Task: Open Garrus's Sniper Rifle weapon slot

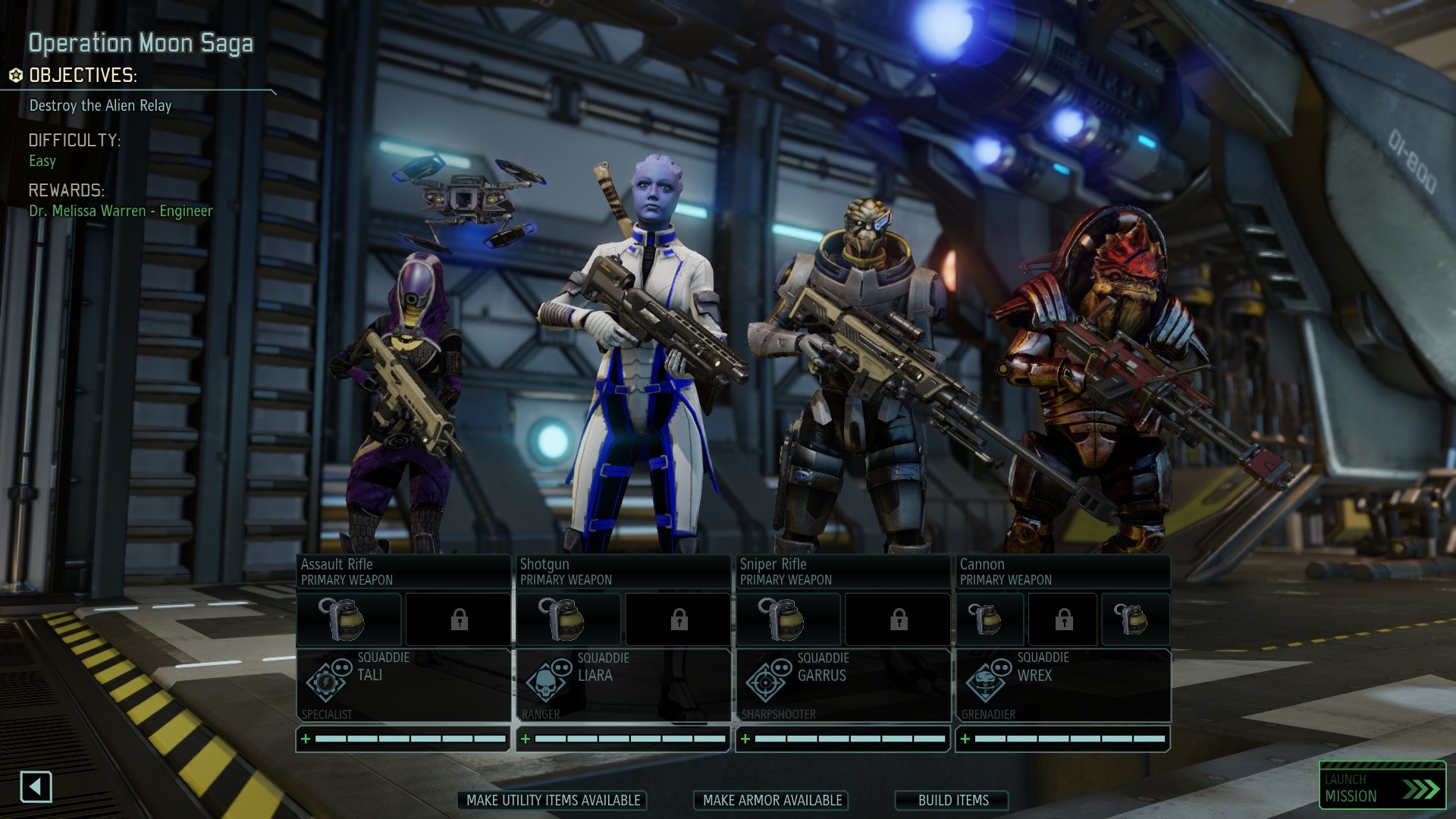Action: (843, 572)
